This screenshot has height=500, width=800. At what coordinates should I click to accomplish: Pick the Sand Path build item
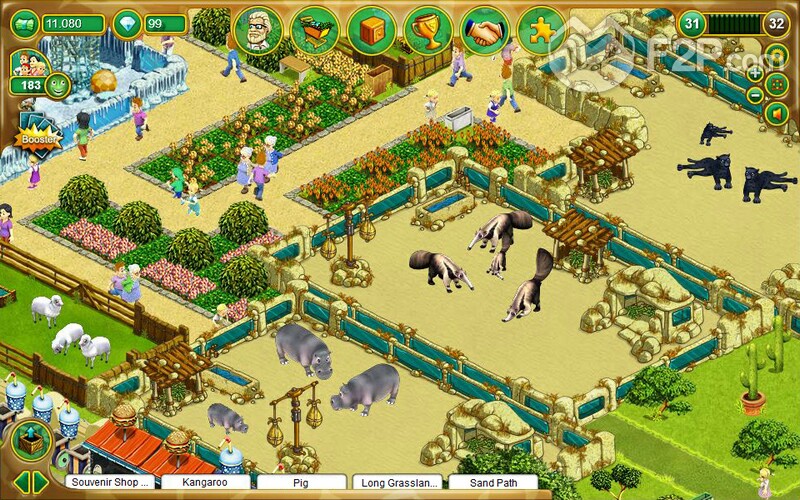[493, 483]
